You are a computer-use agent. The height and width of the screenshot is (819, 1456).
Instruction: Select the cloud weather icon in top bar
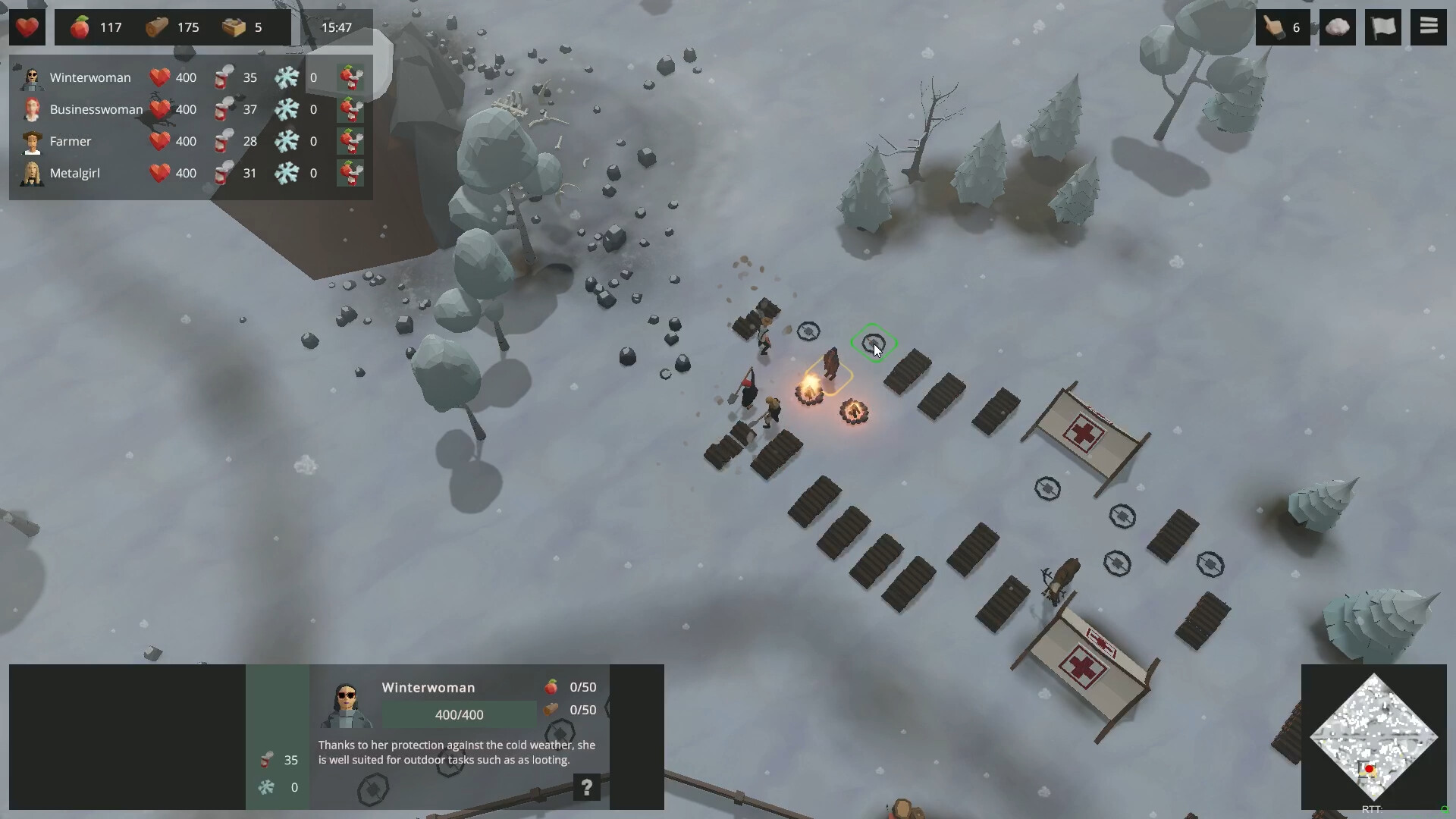(x=1337, y=27)
